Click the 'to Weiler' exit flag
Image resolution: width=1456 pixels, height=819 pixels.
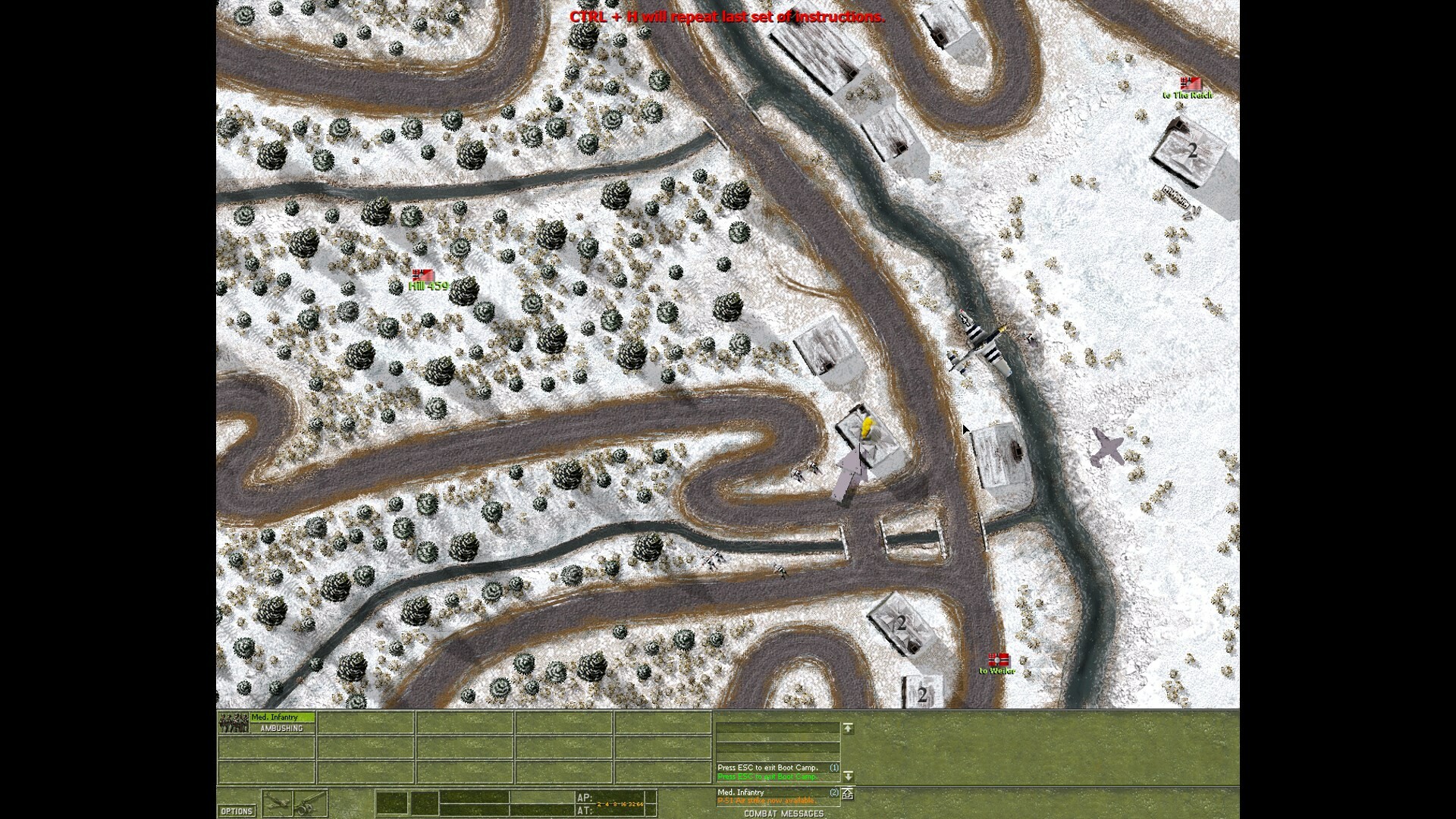coord(997,661)
